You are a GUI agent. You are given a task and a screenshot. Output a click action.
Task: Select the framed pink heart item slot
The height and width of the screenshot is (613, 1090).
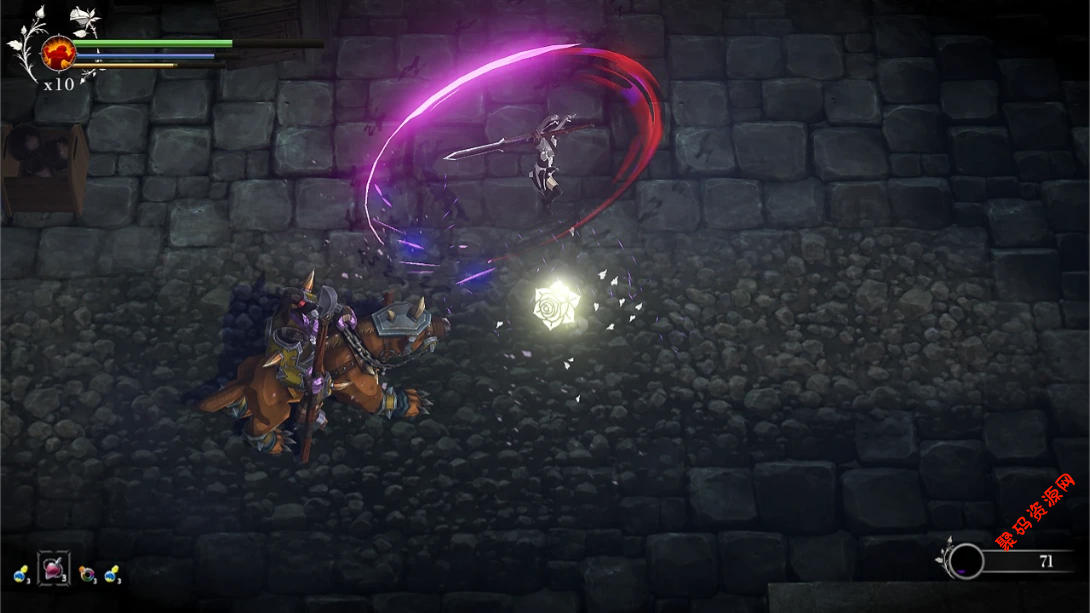point(53,568)
